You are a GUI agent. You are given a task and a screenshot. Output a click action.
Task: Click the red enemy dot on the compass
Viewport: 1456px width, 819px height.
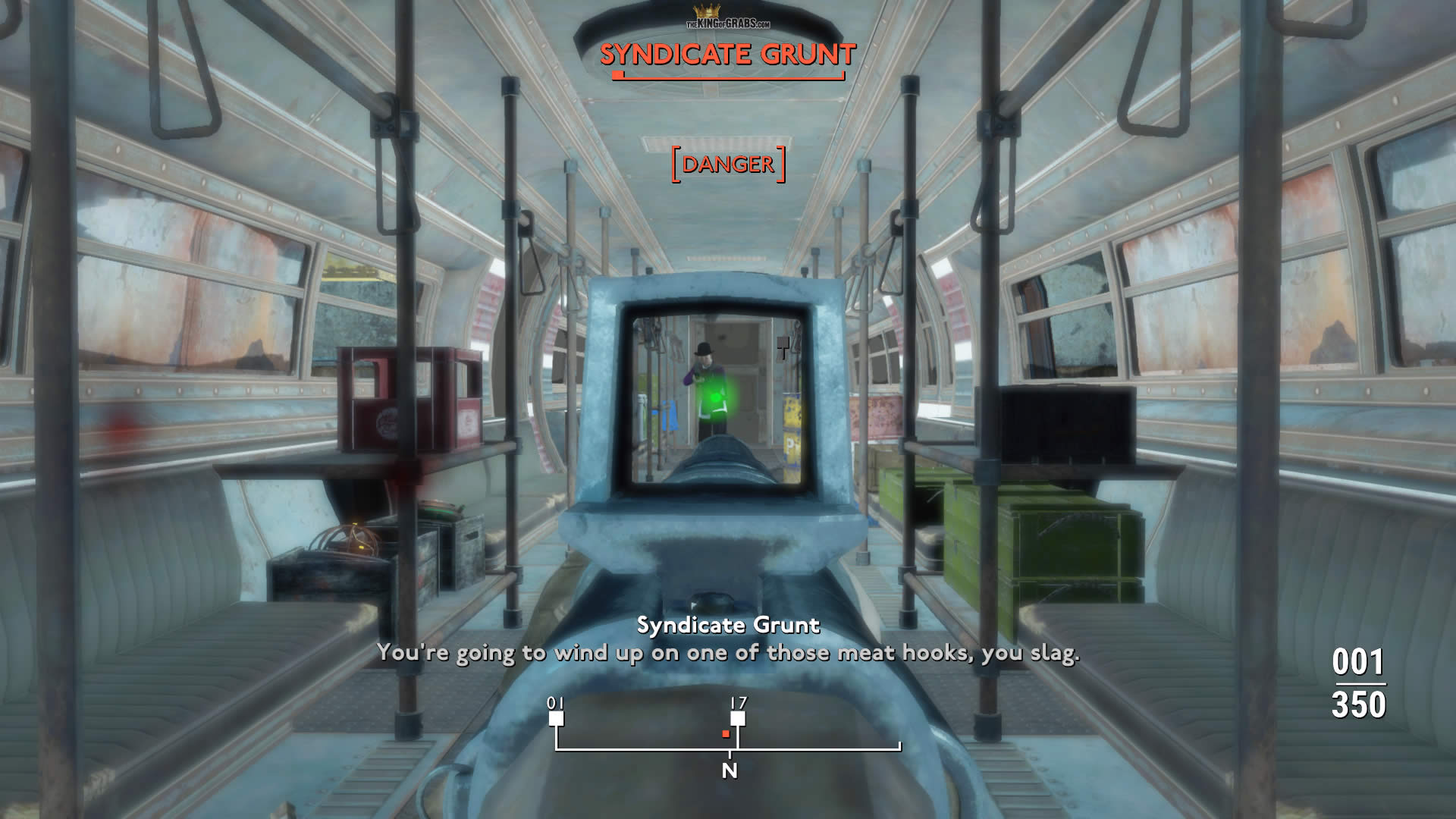click(726, 734)
